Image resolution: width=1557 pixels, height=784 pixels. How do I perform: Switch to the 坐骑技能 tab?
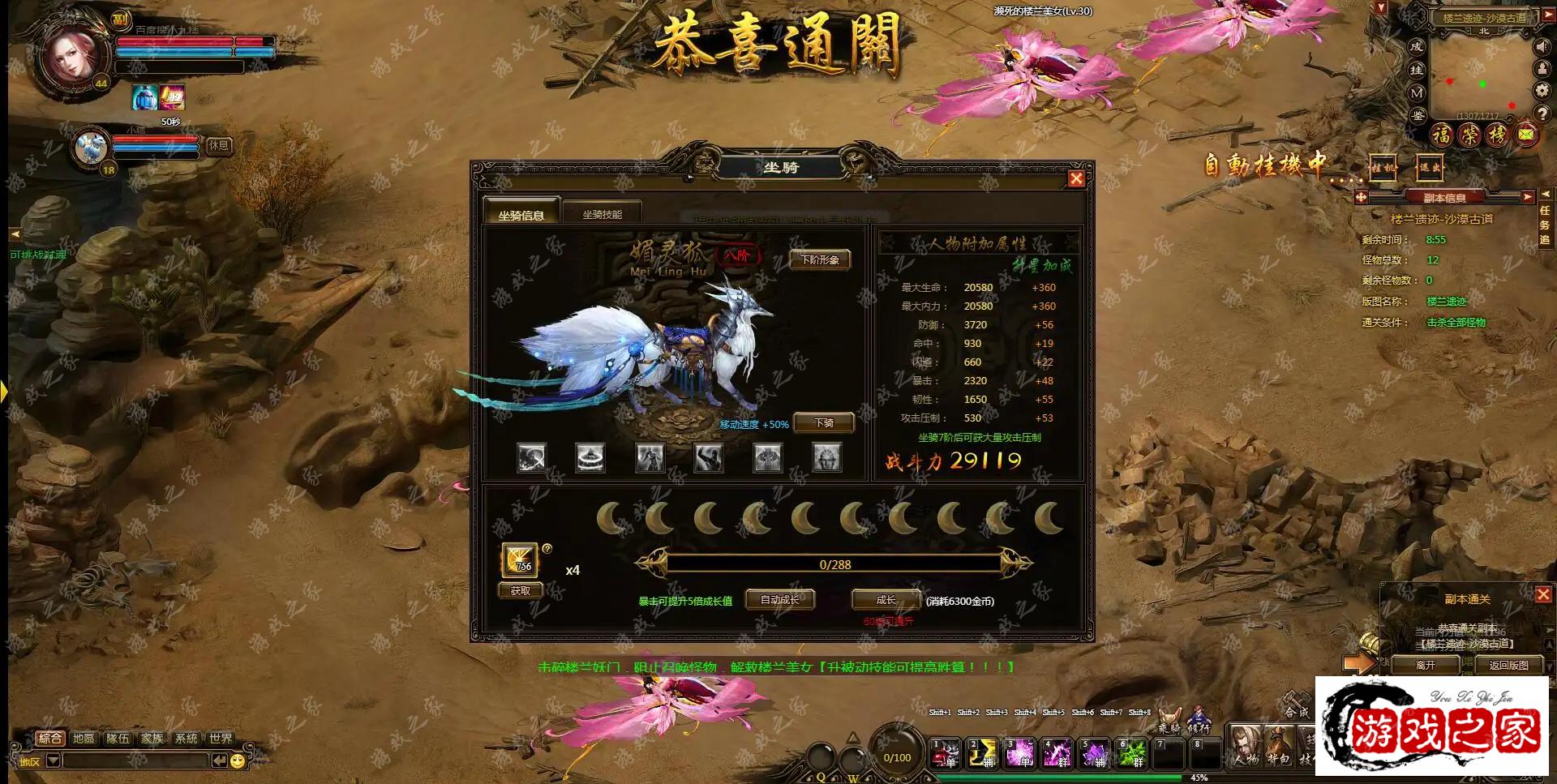point(604,211)
